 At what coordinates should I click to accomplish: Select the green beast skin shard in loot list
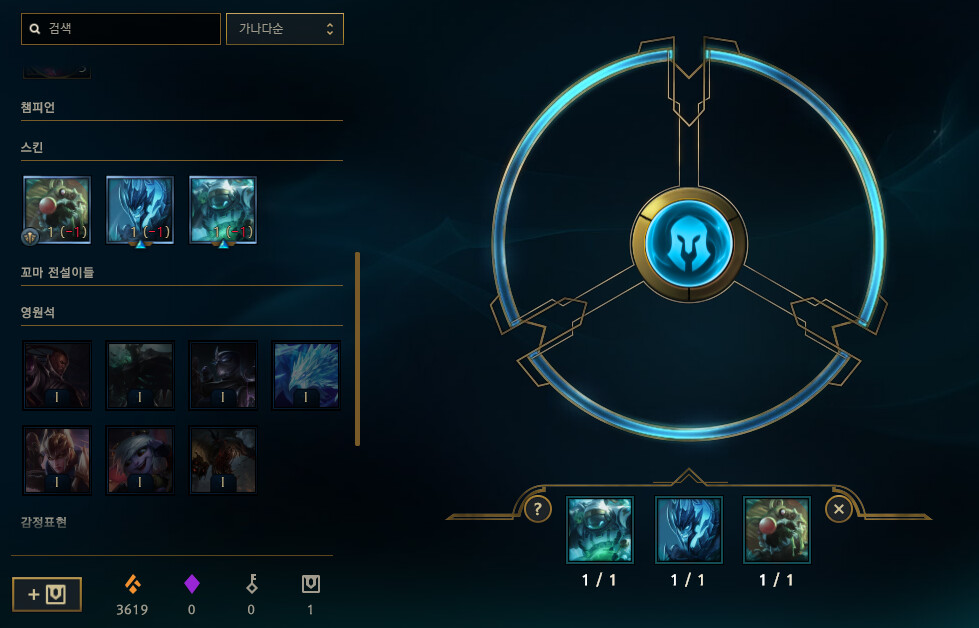[57, 210]
